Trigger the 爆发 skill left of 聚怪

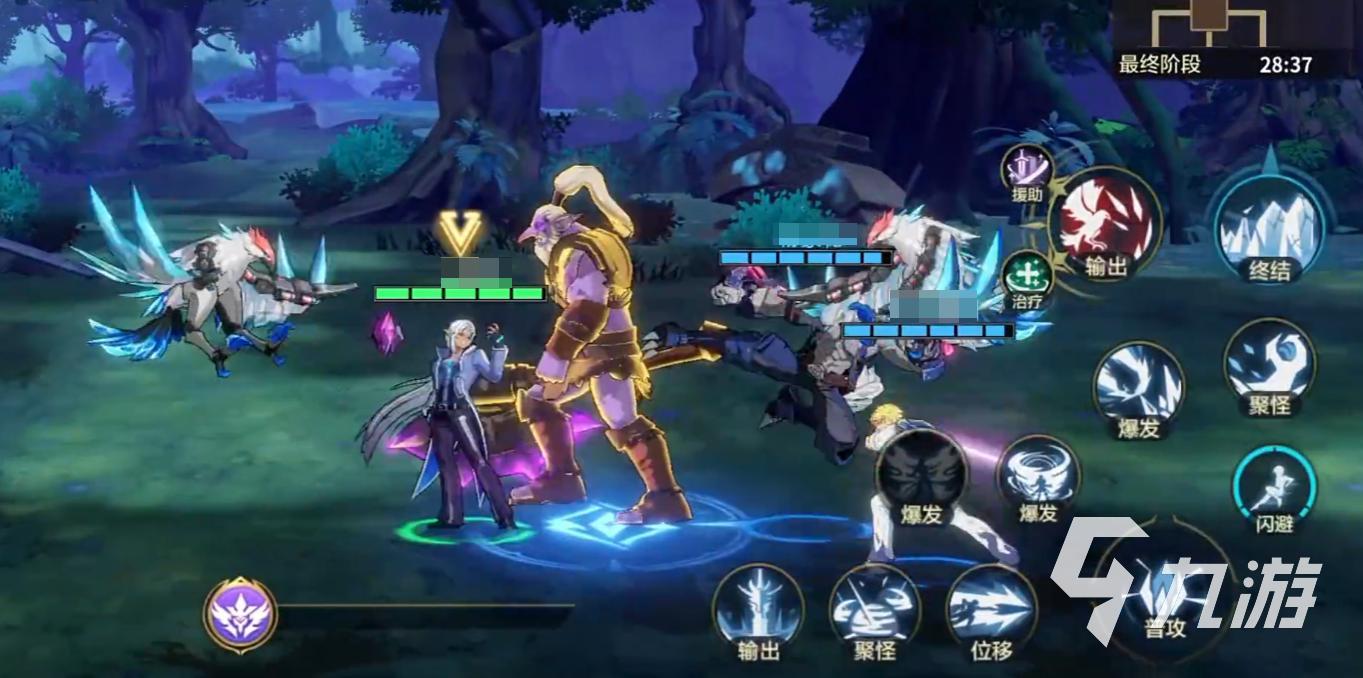point(1138,385)
